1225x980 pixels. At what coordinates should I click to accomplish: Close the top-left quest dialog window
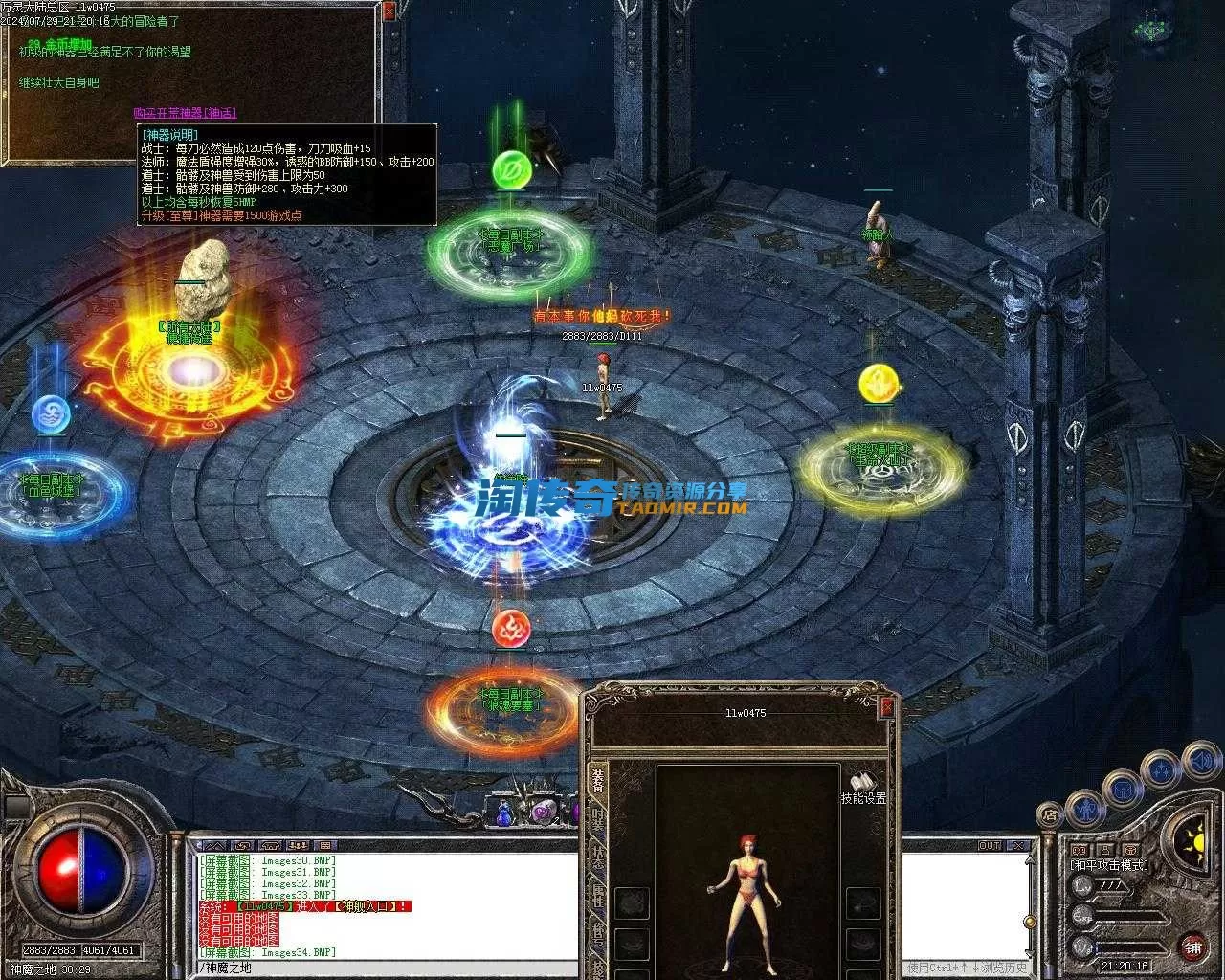tap(388, 11)
